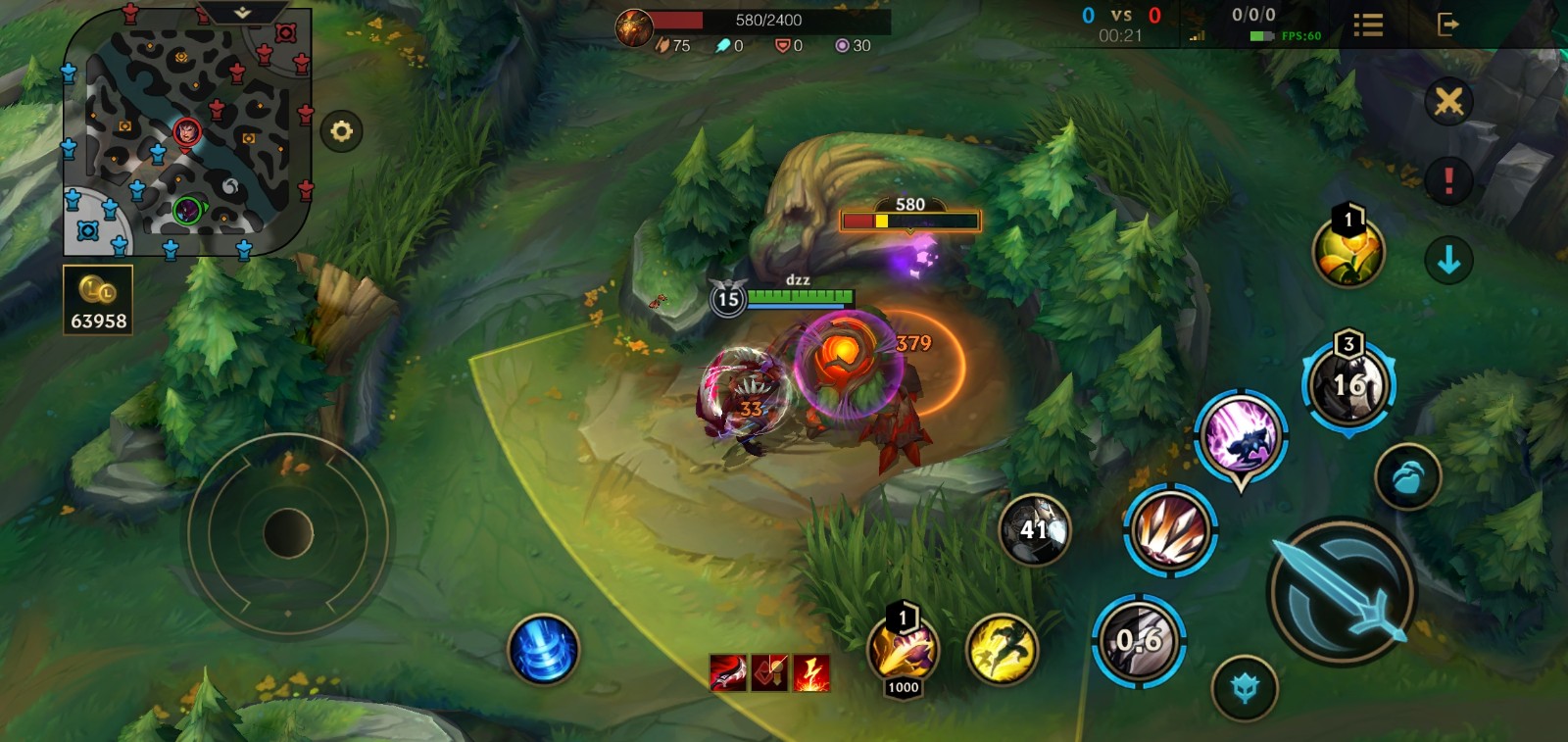Use the ability showing 0.6 cooldown
The image size is (1568, 742).
click(x=1139, y=641)
